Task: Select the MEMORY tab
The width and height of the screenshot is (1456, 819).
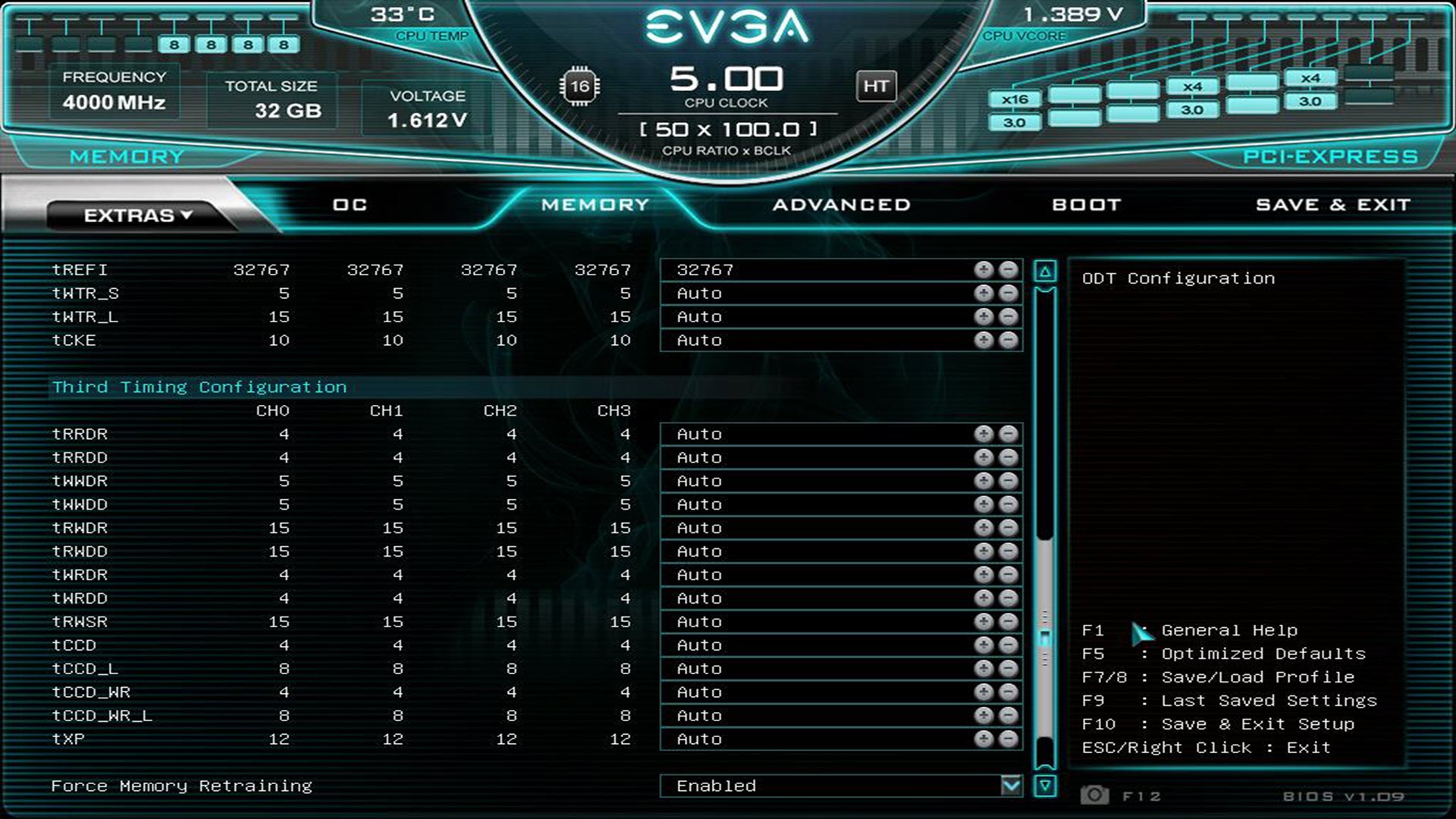Action: [x=595, y=205]
